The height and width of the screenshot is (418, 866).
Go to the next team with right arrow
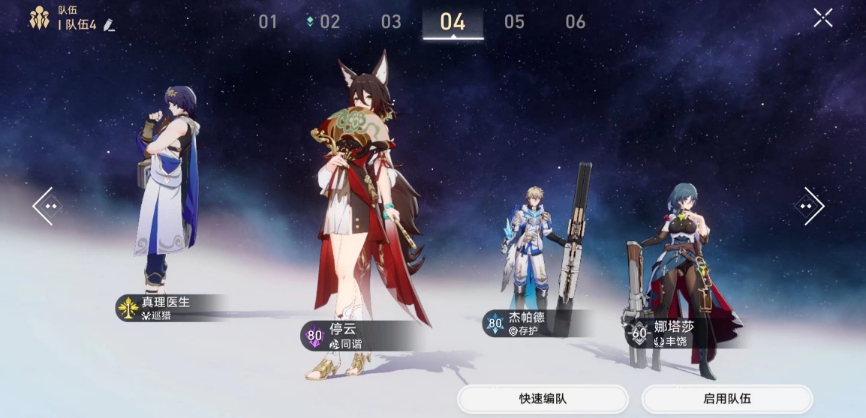(811, 206)
